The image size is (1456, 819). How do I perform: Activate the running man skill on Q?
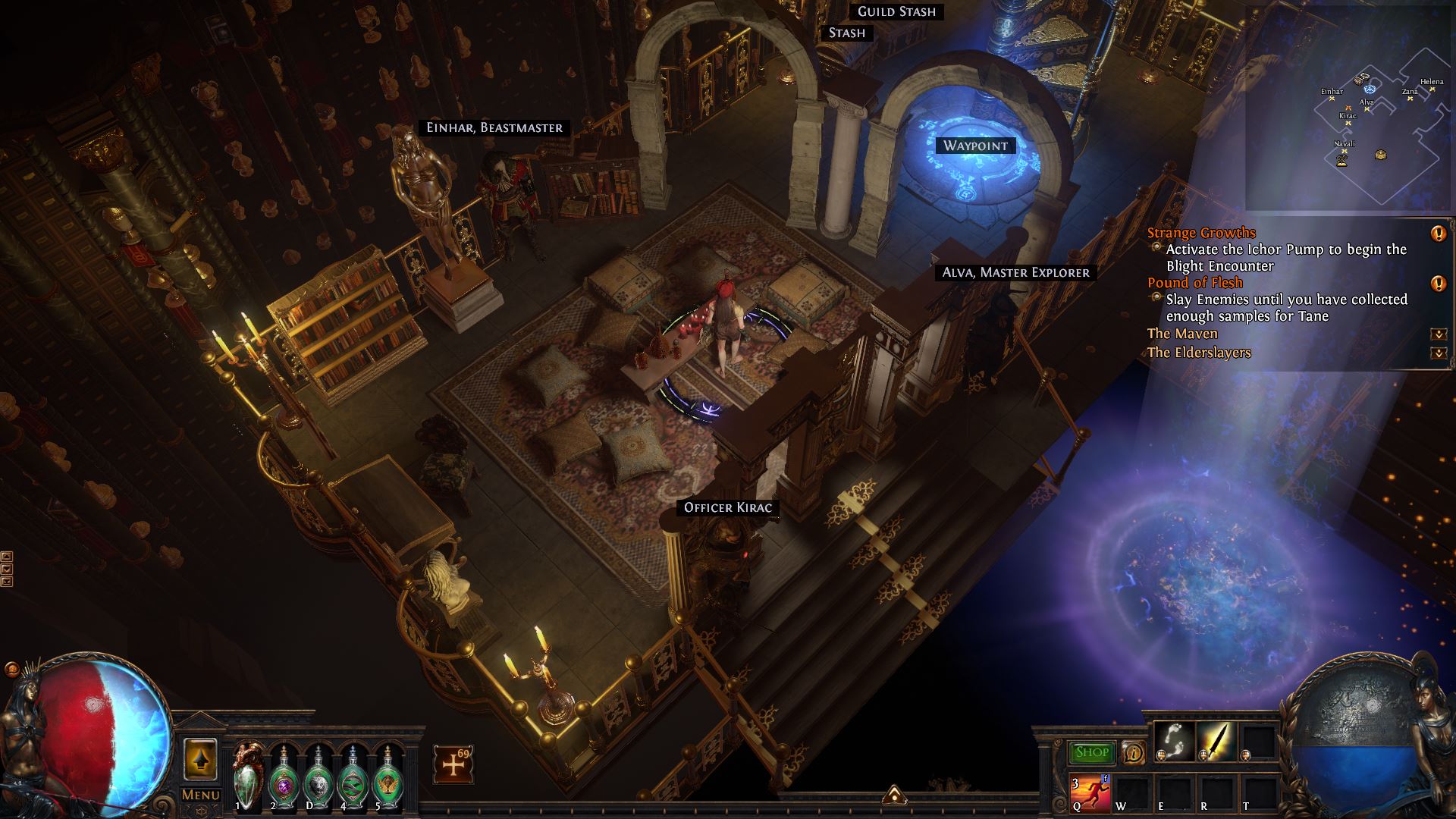(1090, 792)
